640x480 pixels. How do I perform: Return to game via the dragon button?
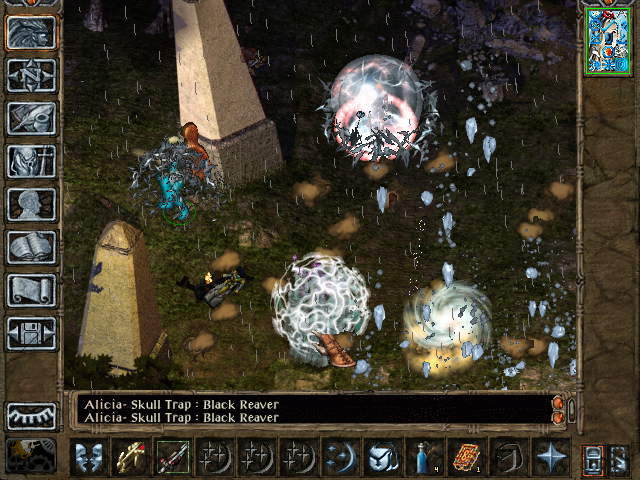pos(32,33)
